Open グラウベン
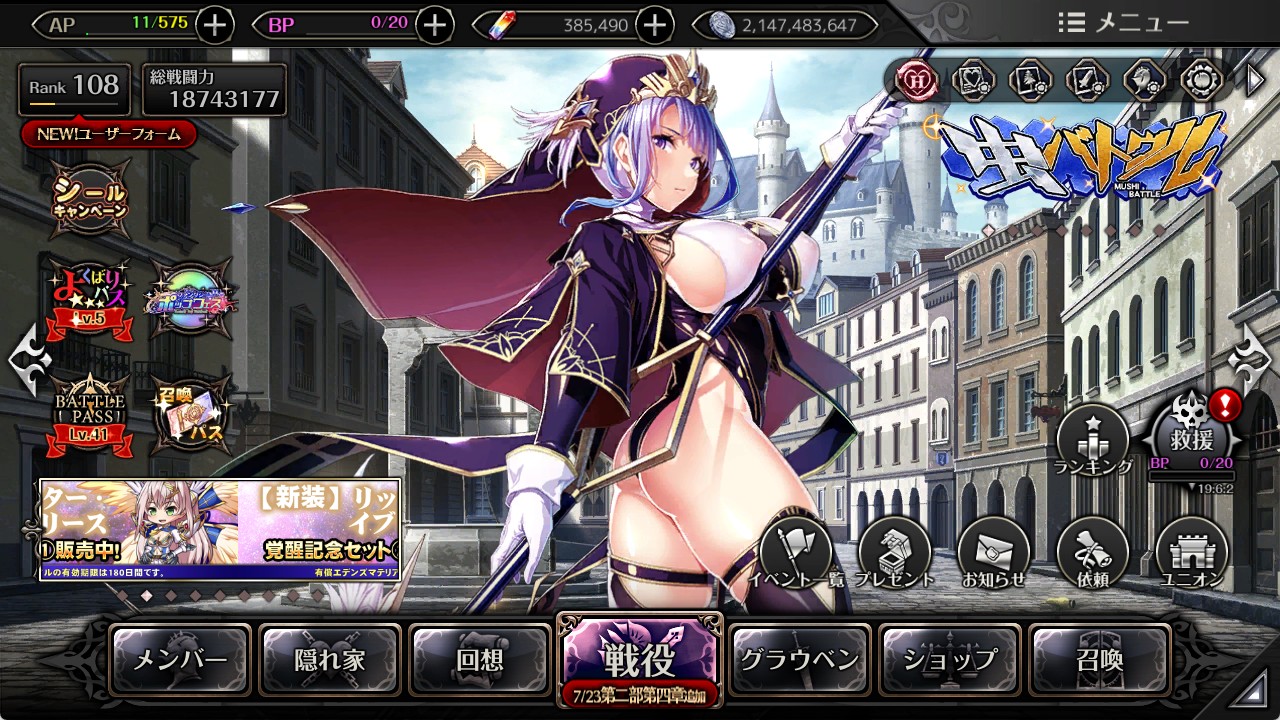Image resolution: width=1280 pixels, height=720 pixels. (799, 660)
